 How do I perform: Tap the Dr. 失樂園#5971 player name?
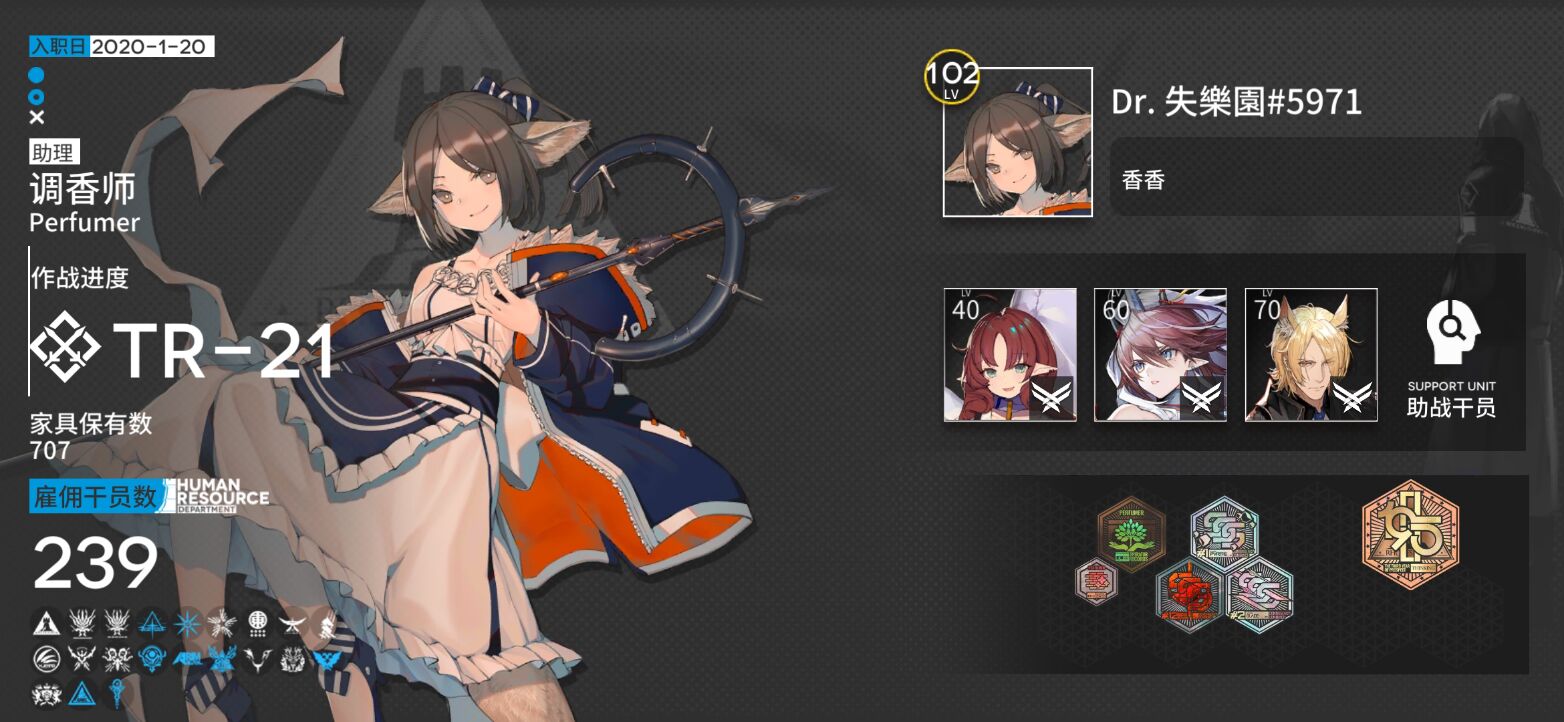(1236, 102)
